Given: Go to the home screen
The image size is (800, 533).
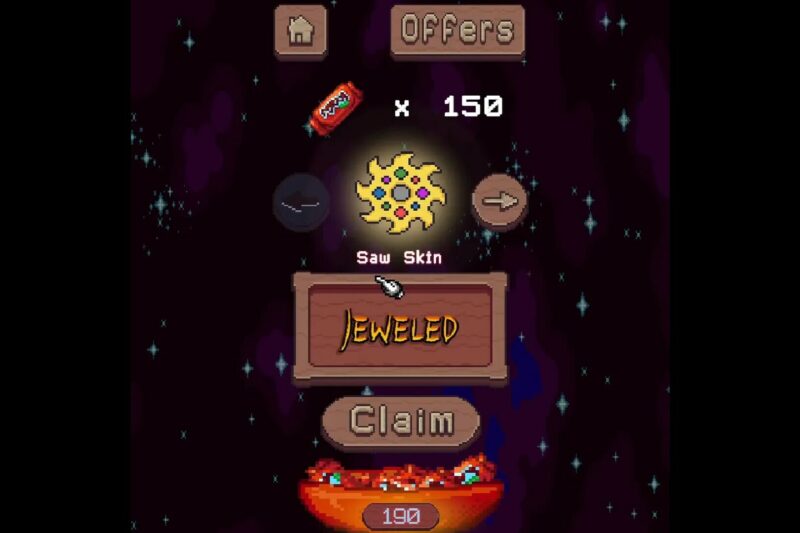Looking at the screenshot, I should tap(300, 30).
